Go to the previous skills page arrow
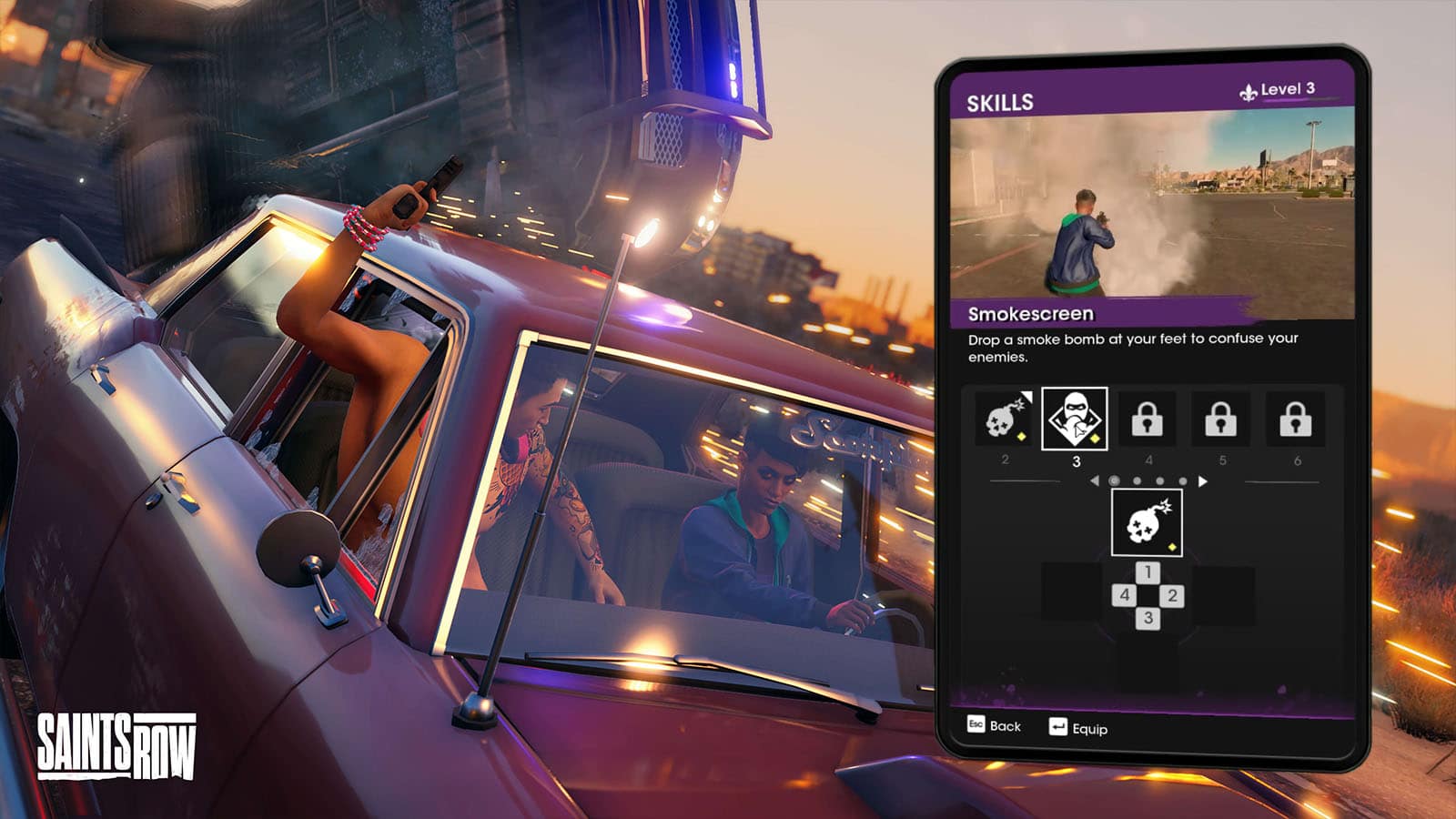The width and height of the screenshot is (1456, 819). click(x=1094, y=480)
